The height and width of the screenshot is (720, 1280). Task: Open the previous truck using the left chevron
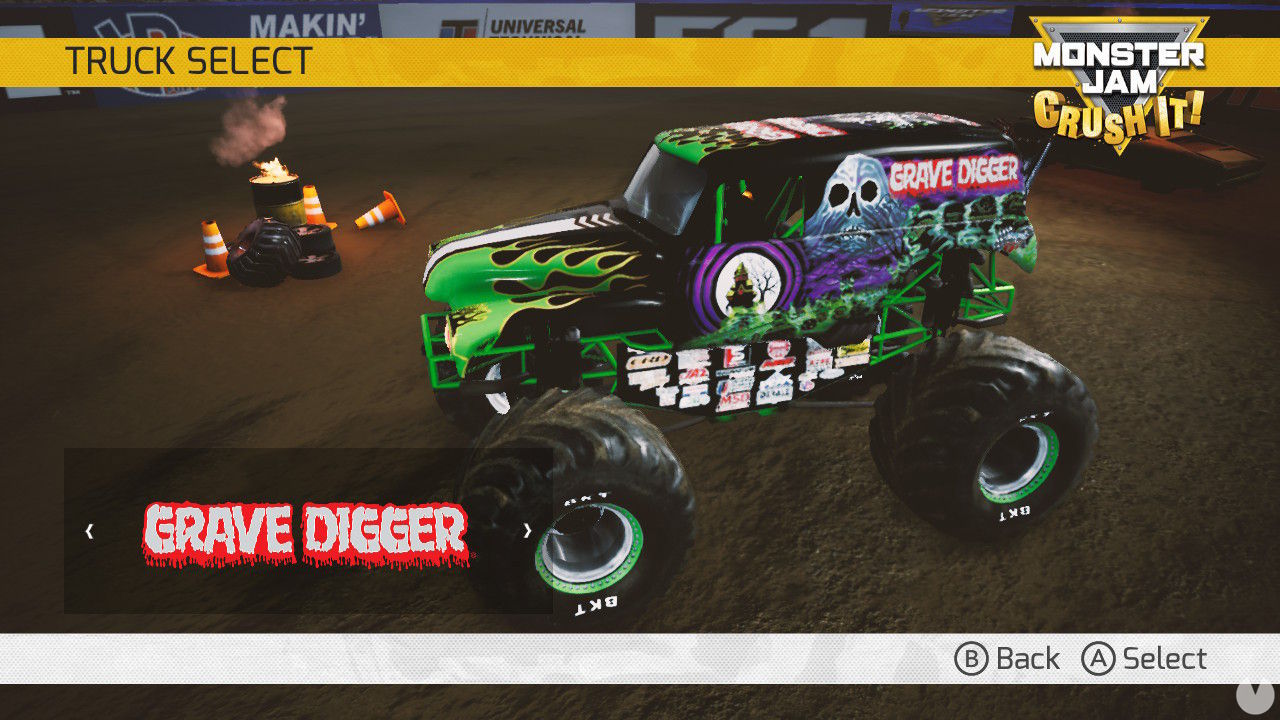(87, 530)
